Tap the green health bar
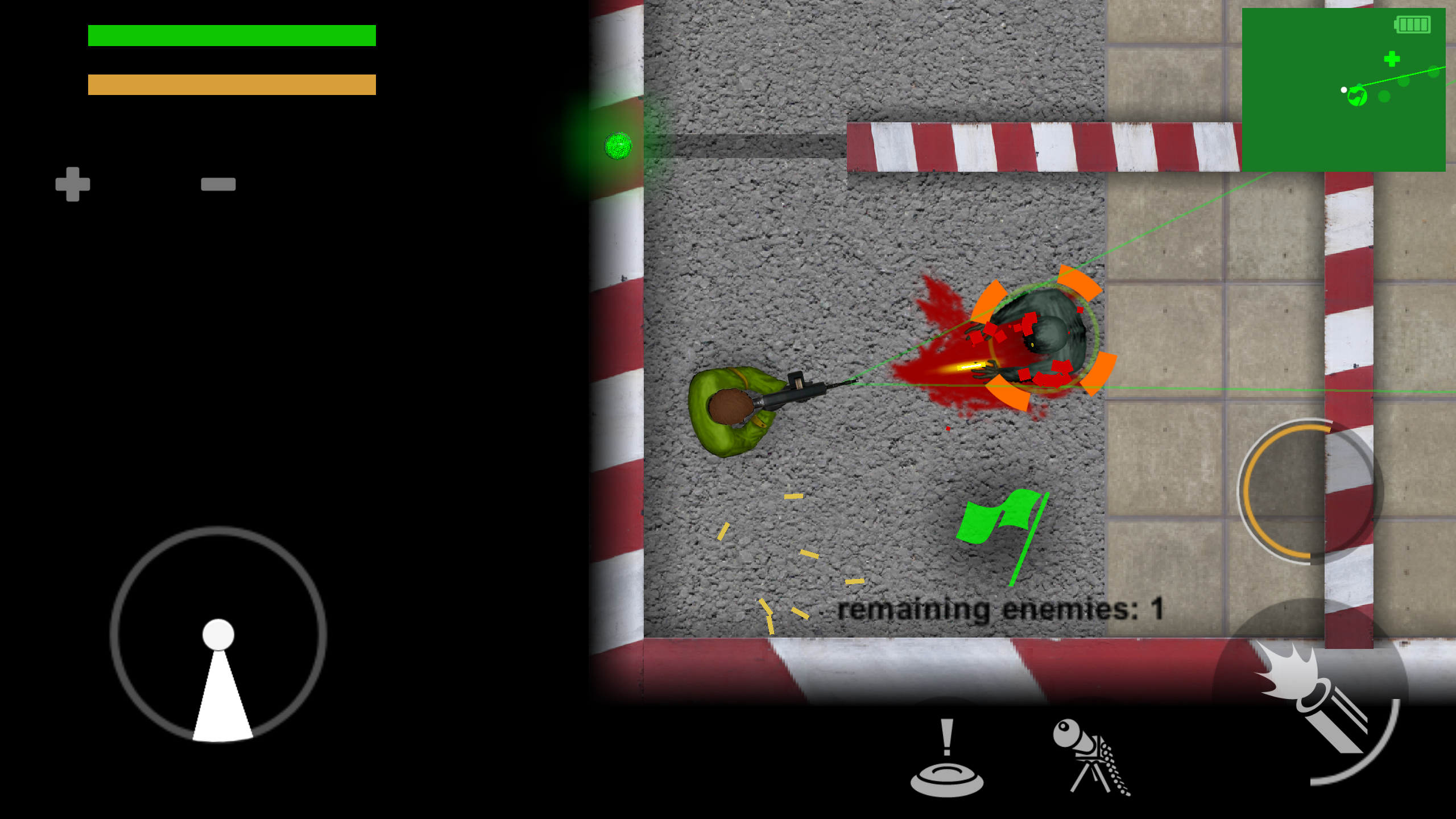Screen dimensions: 1456x819 tap(231, 35)
